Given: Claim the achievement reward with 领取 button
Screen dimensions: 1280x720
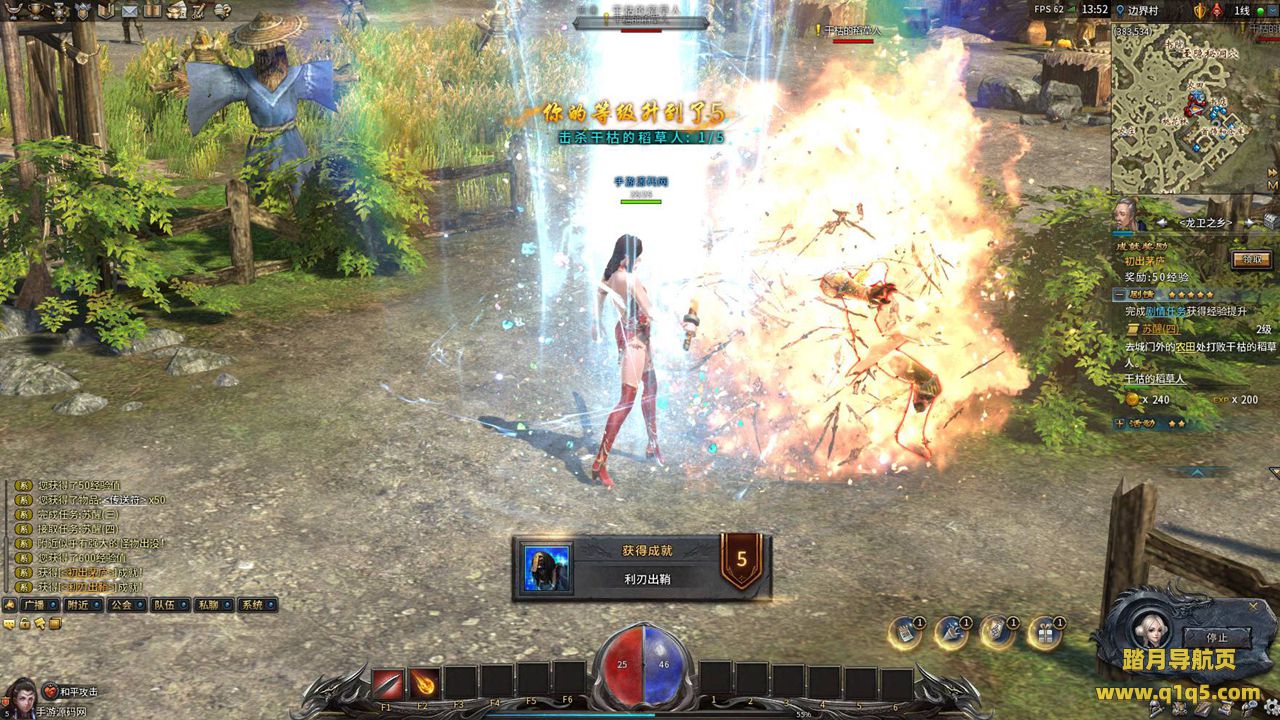Looking at the screenshot, I should click(1252, 259).
